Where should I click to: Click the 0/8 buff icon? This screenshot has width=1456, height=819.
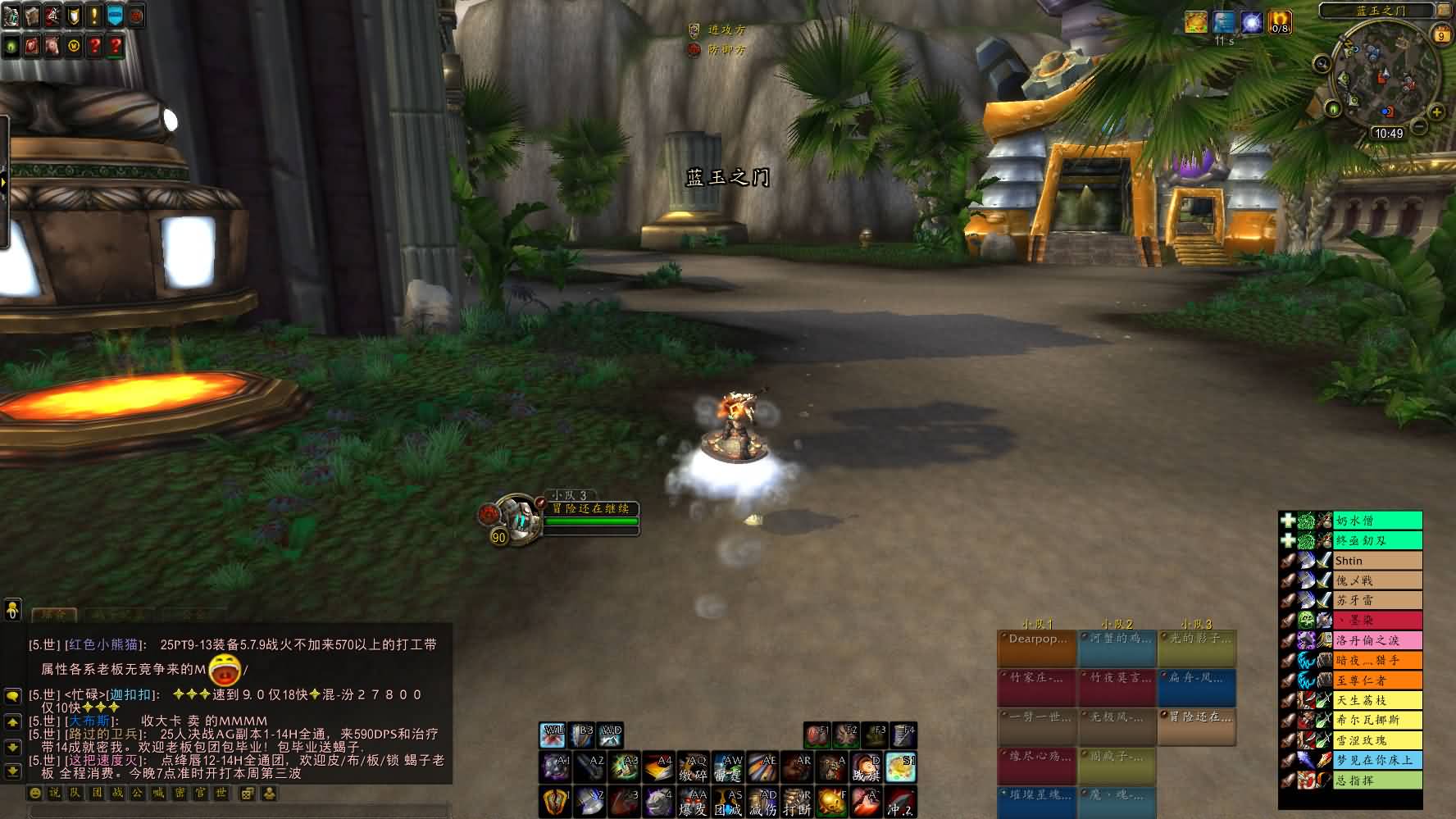(x=1280, y=22)
